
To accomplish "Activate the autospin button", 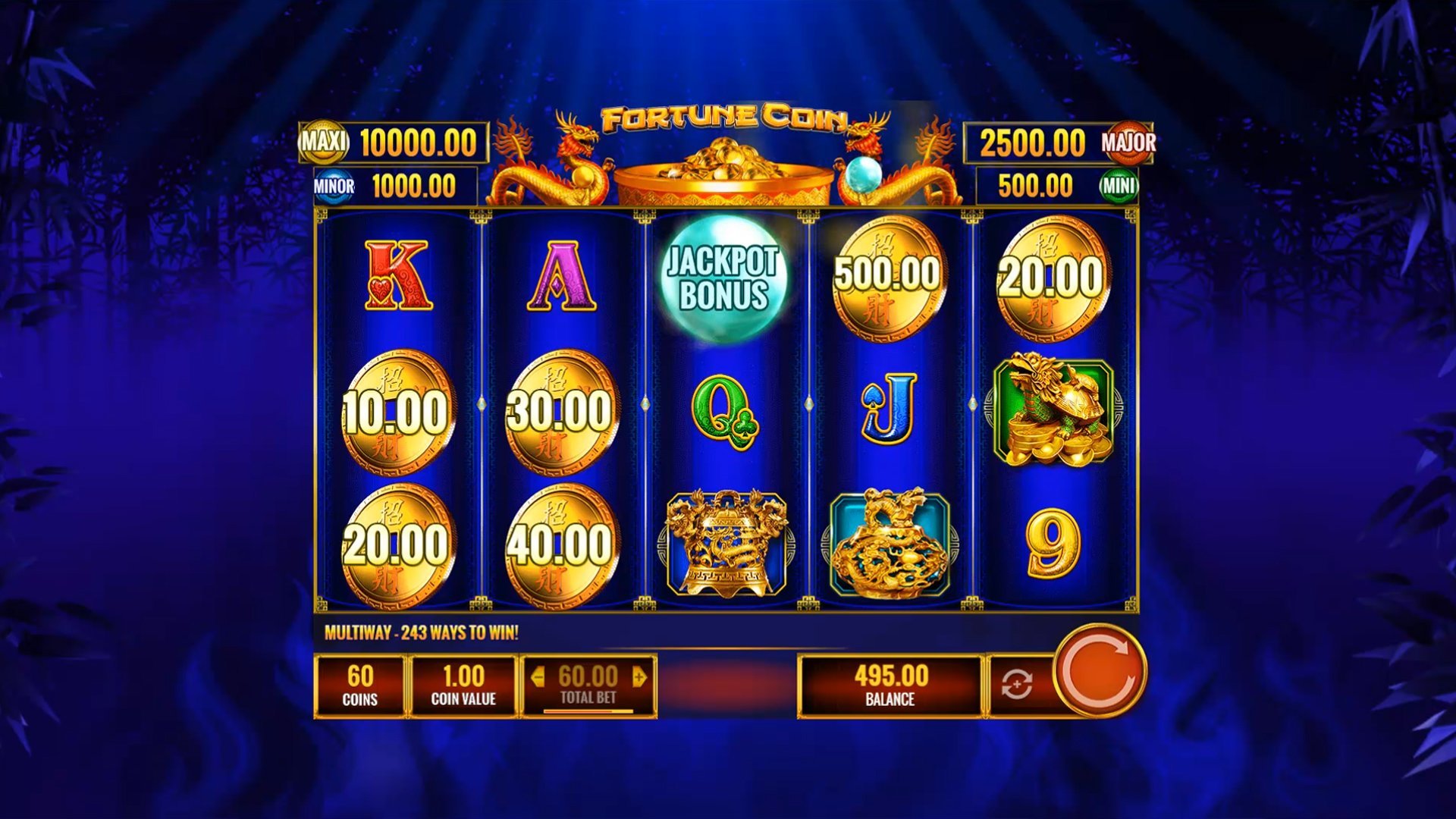I will pos(1017,685).
